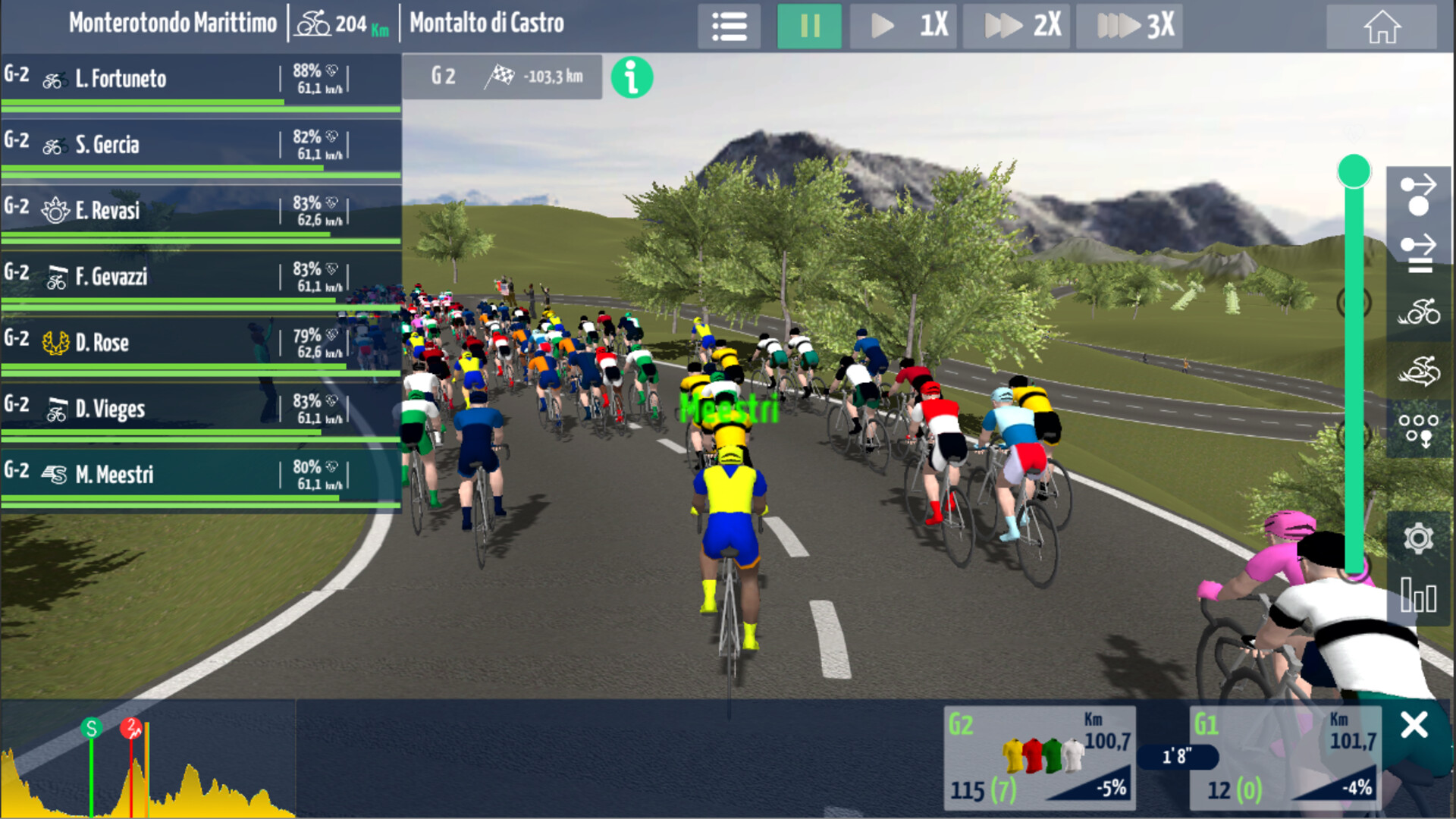The width and height of the screenshot is (1456, 819).
Task: Open the rider list icon in top toolbar
Action: (x=728, y=25)
